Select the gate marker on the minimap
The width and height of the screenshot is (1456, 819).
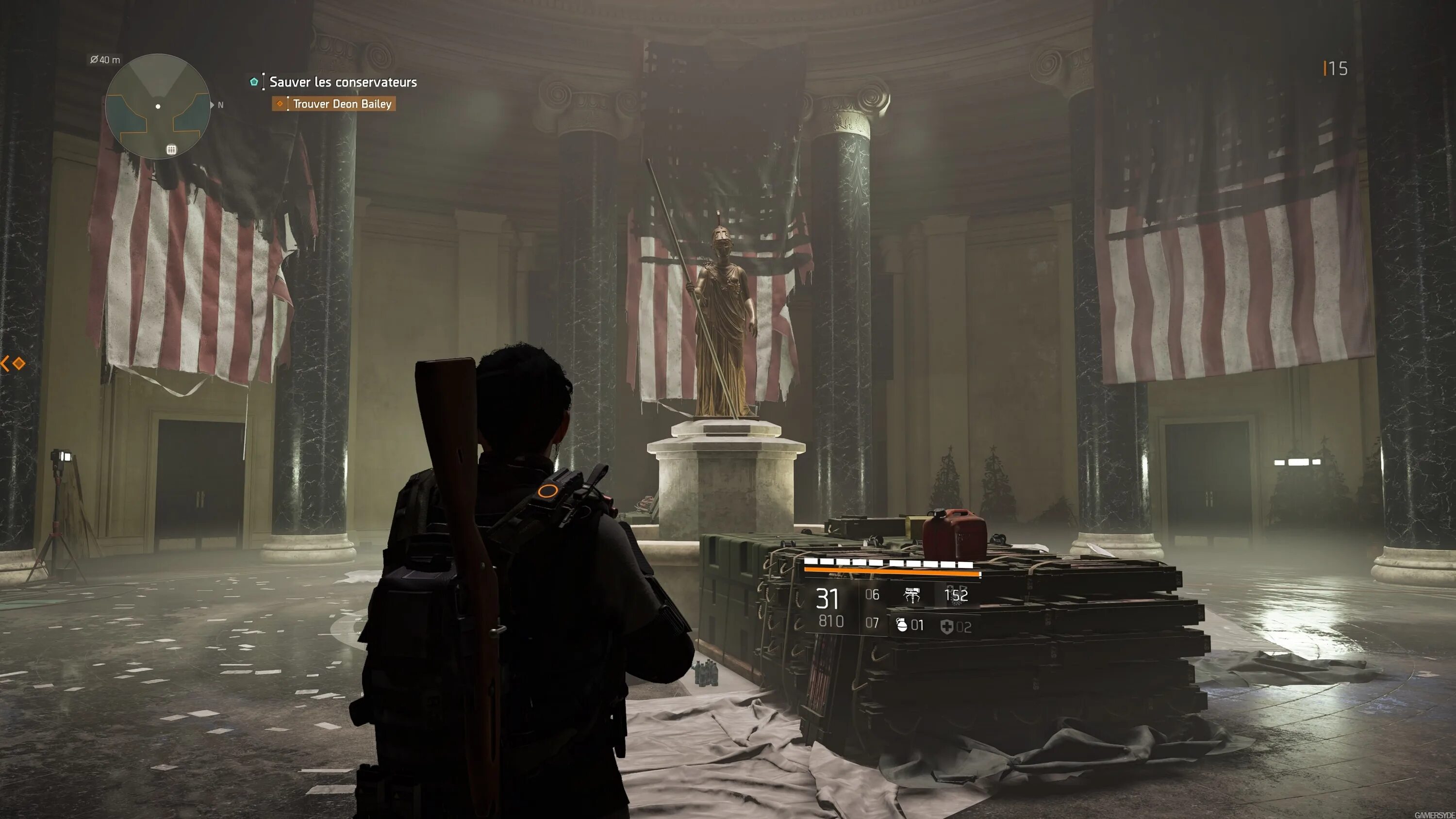pos(171,149)
